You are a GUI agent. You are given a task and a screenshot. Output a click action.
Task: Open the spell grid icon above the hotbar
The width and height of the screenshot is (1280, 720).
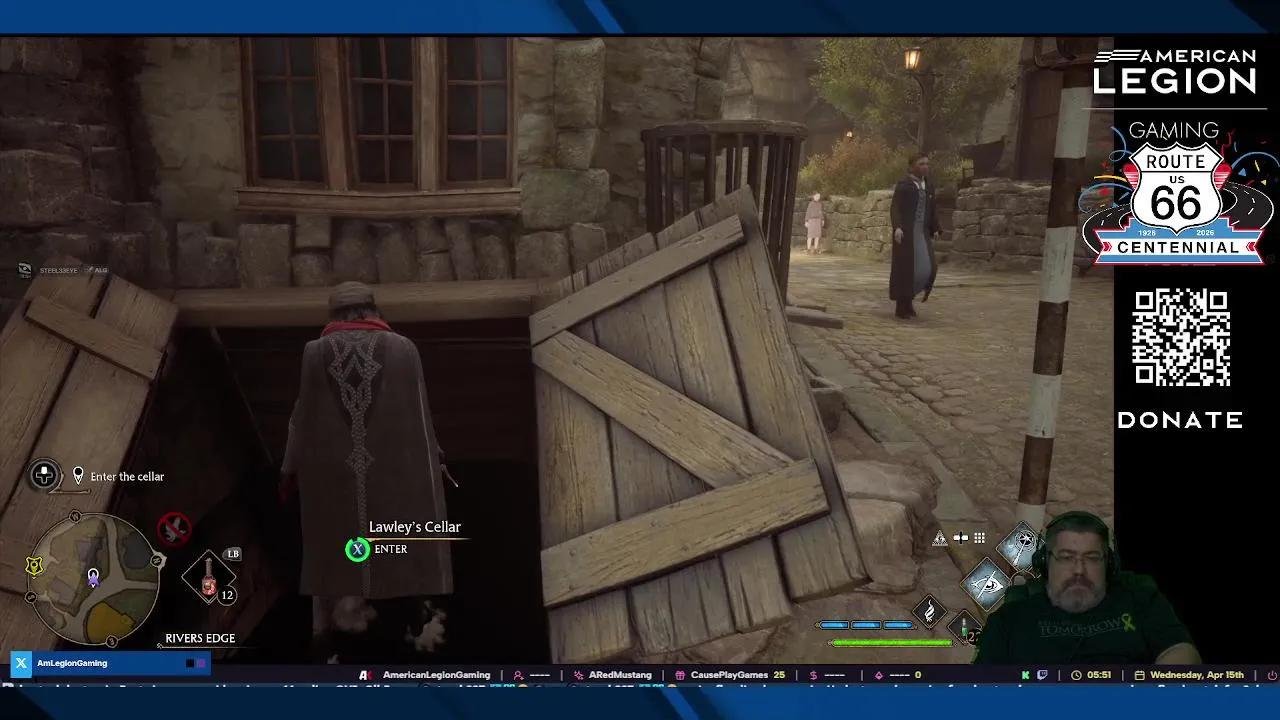[979, 538]
